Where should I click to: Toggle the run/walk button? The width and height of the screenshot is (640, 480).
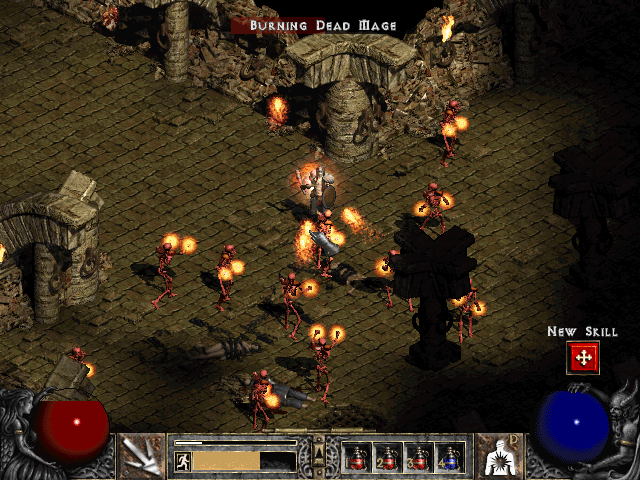coord(184,461)
